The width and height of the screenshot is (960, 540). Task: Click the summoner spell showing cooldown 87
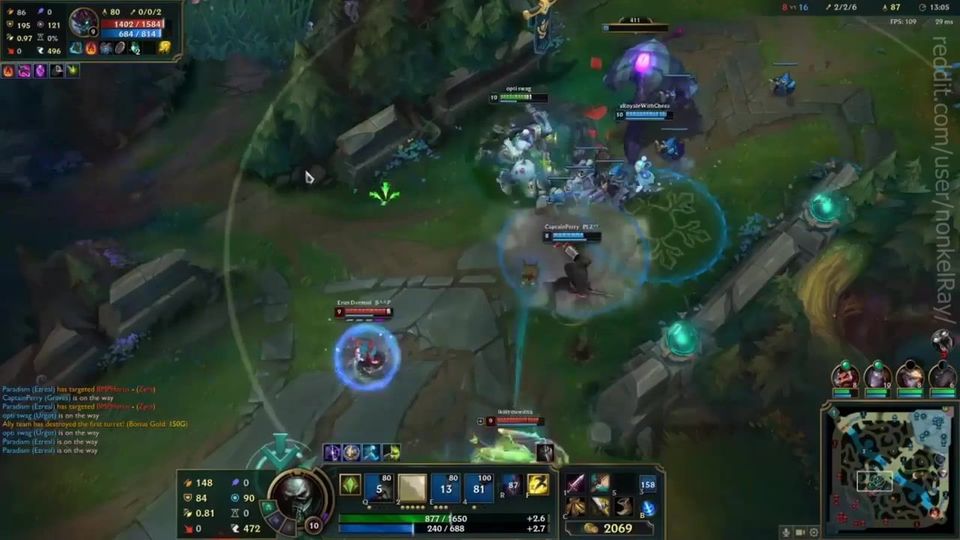[x=511, y=486]
